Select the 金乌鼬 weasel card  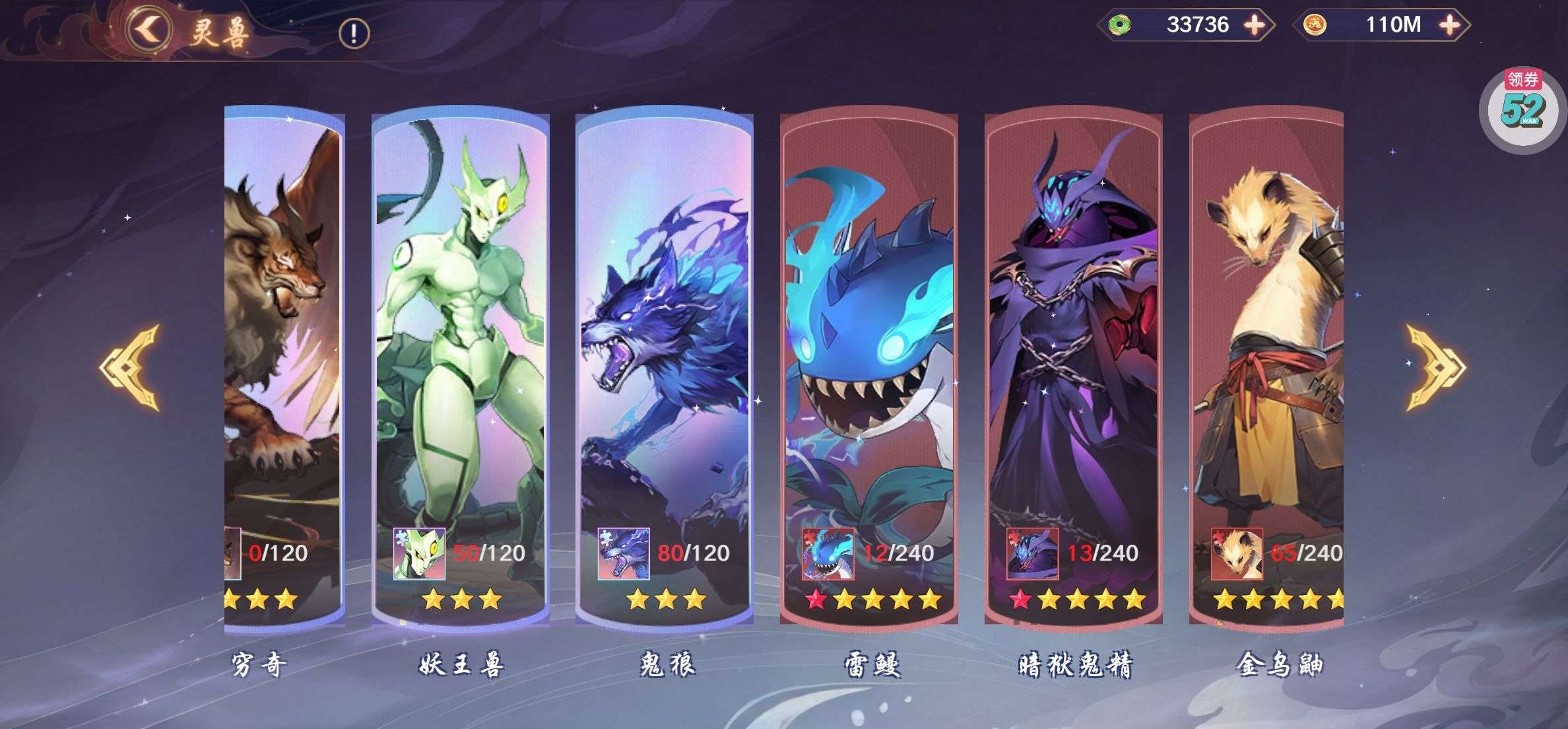(1266, 330)
